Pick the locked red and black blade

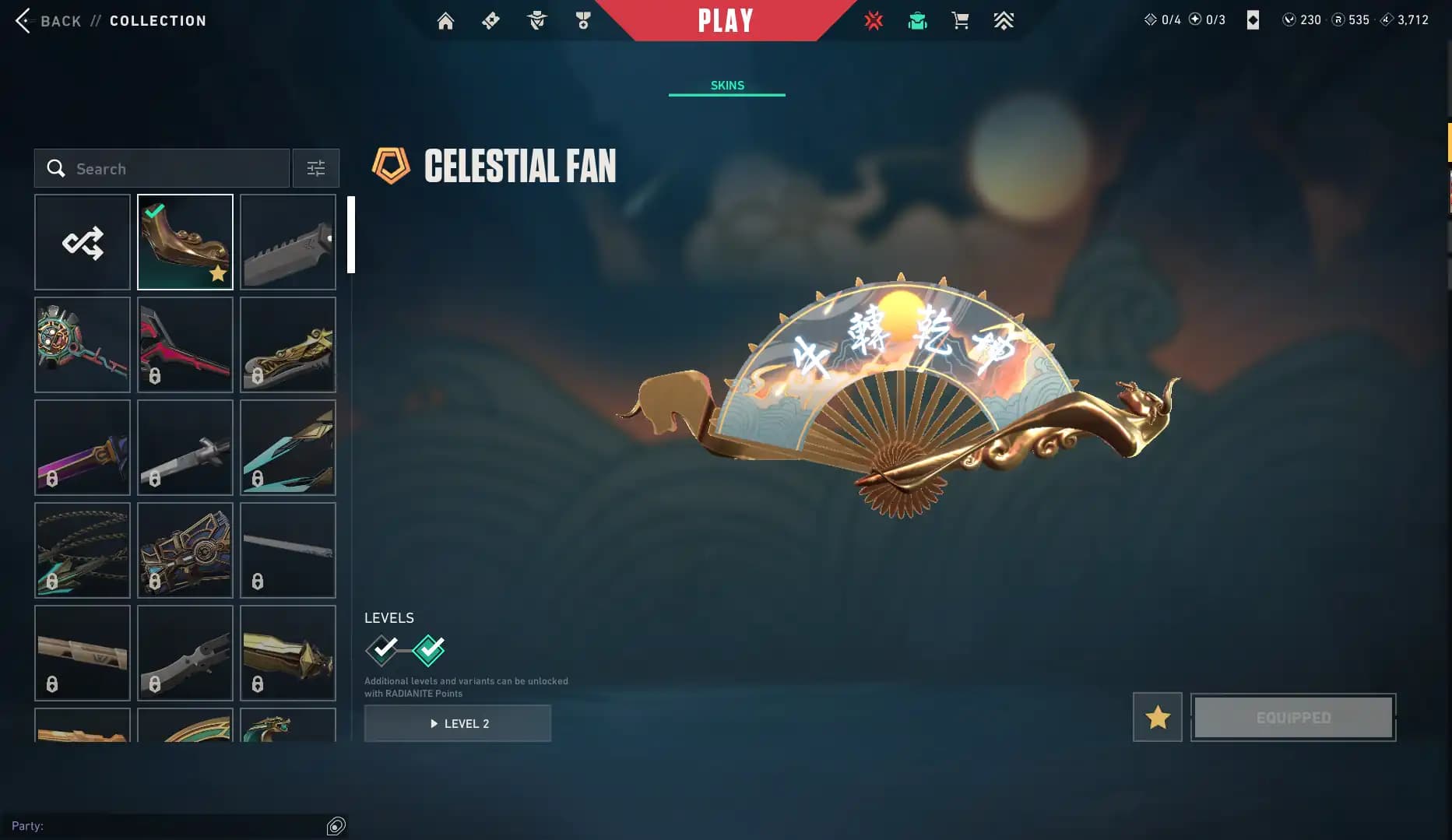pyautogui.click(x=185, y=345)
